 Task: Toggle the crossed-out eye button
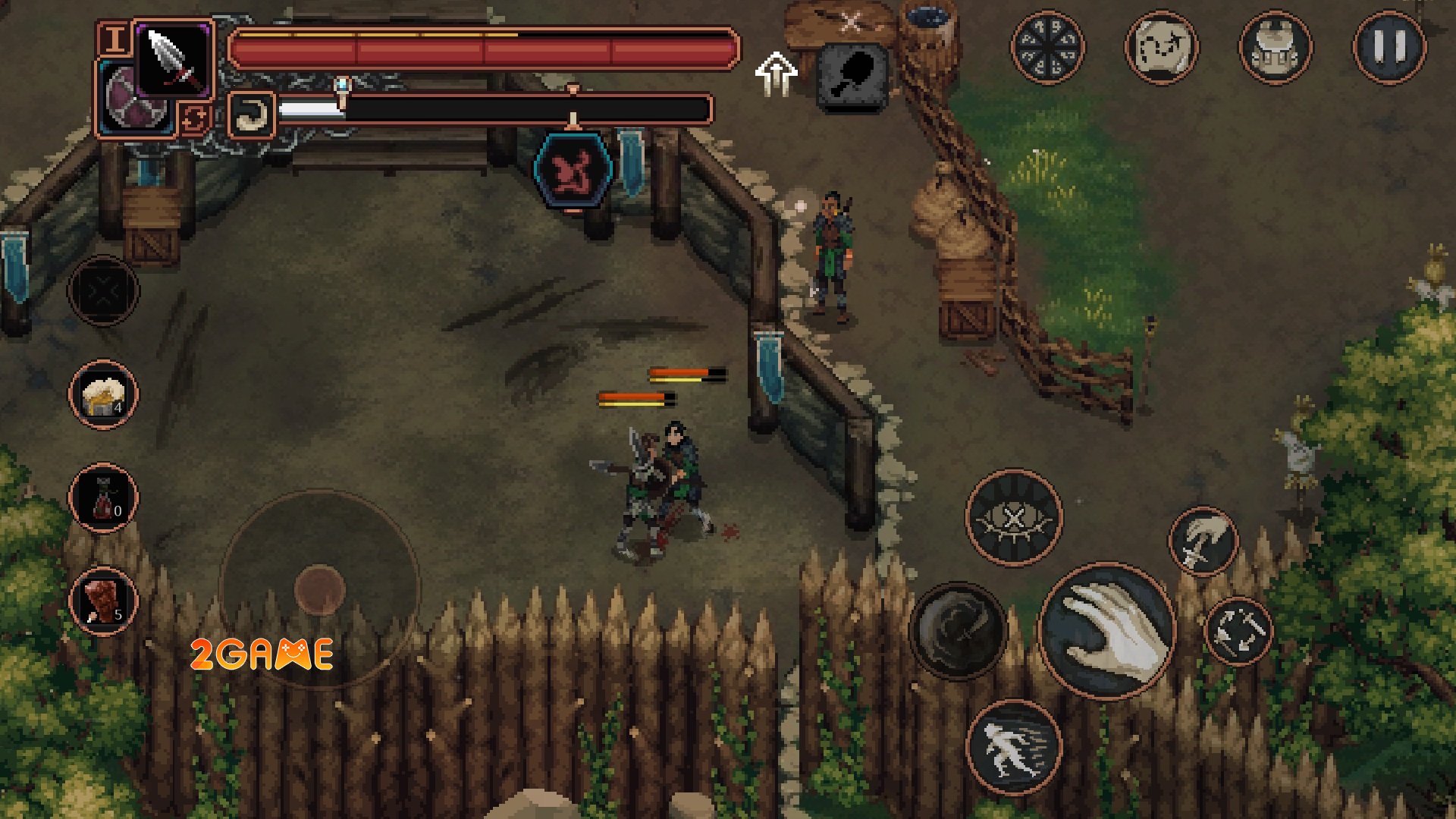[1013, 518]
